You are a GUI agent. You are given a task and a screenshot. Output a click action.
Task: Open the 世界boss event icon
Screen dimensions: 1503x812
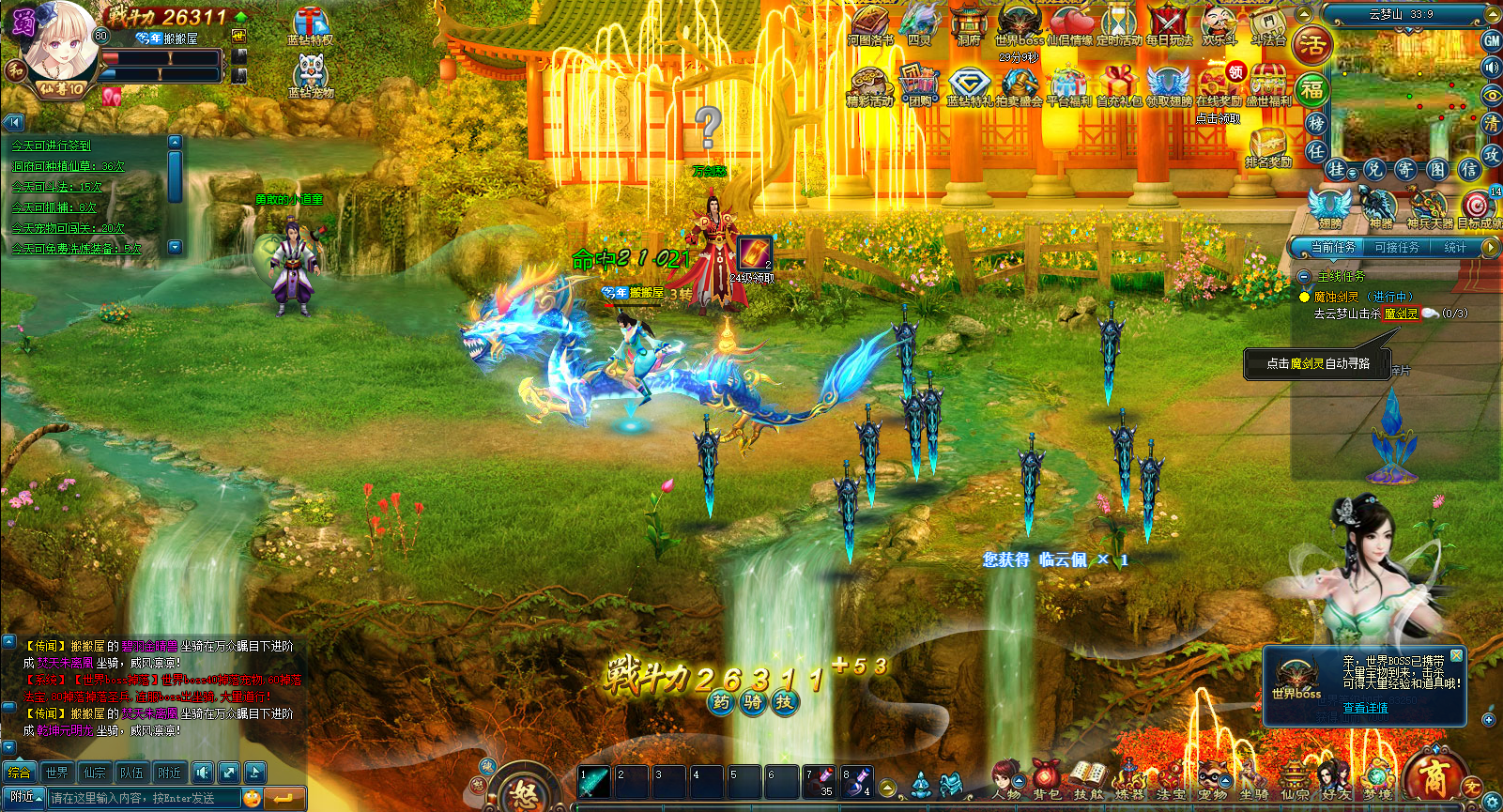[x=1018, y=23]
